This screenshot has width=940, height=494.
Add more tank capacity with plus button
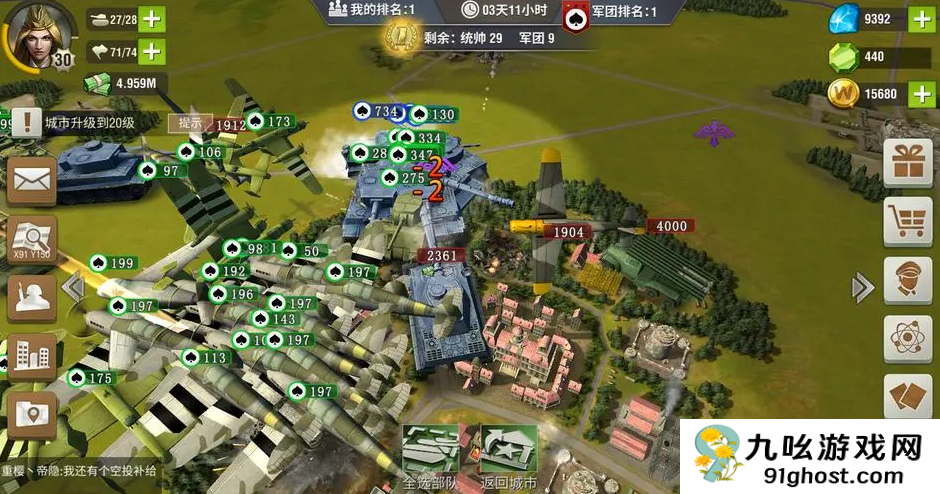coord(151,19)
